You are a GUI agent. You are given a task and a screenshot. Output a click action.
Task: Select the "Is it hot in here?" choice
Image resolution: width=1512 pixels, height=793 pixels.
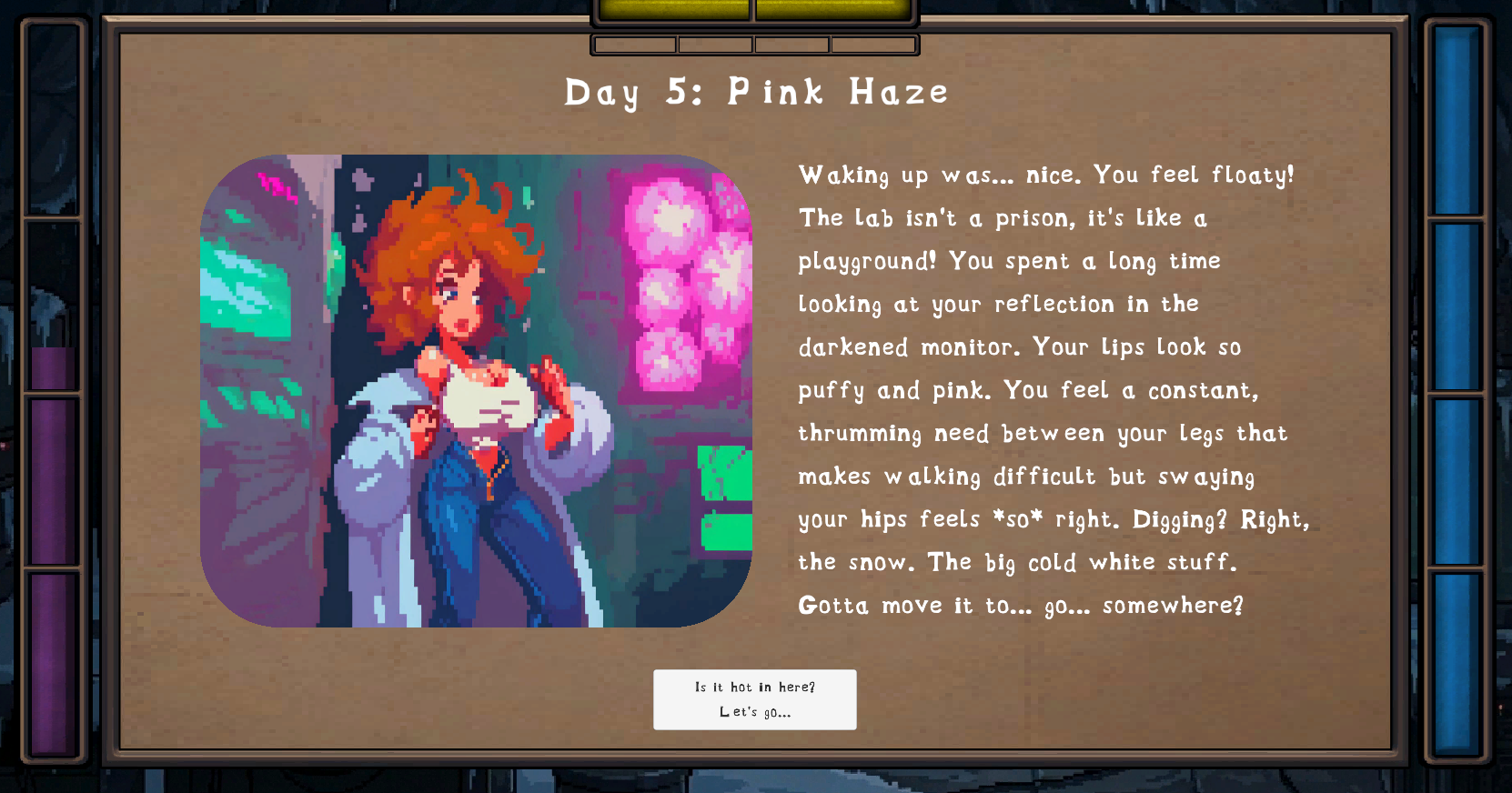755,688
